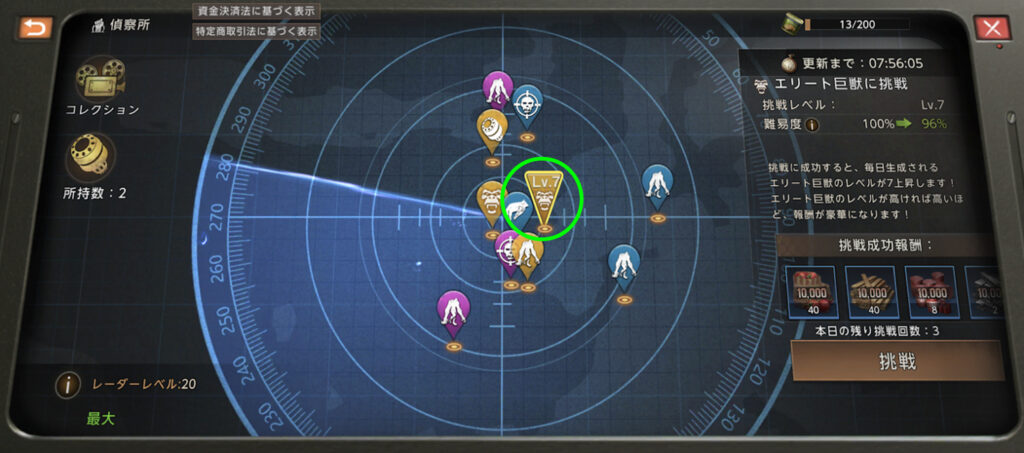Inspect the first red supply crate reward

811,289
